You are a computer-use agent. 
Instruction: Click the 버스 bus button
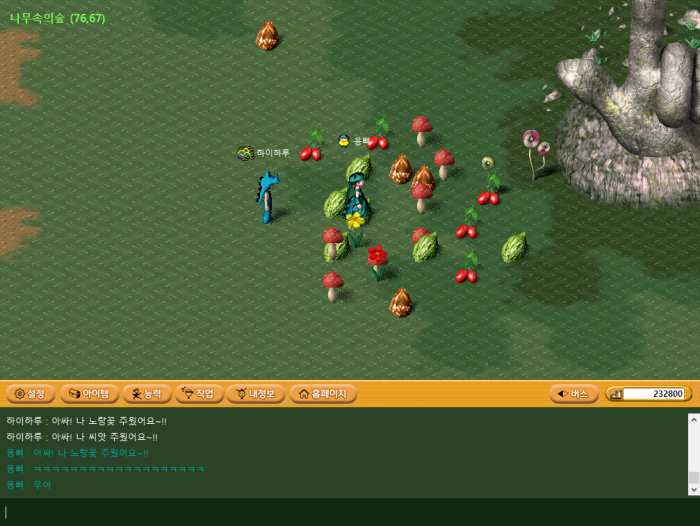574,394
